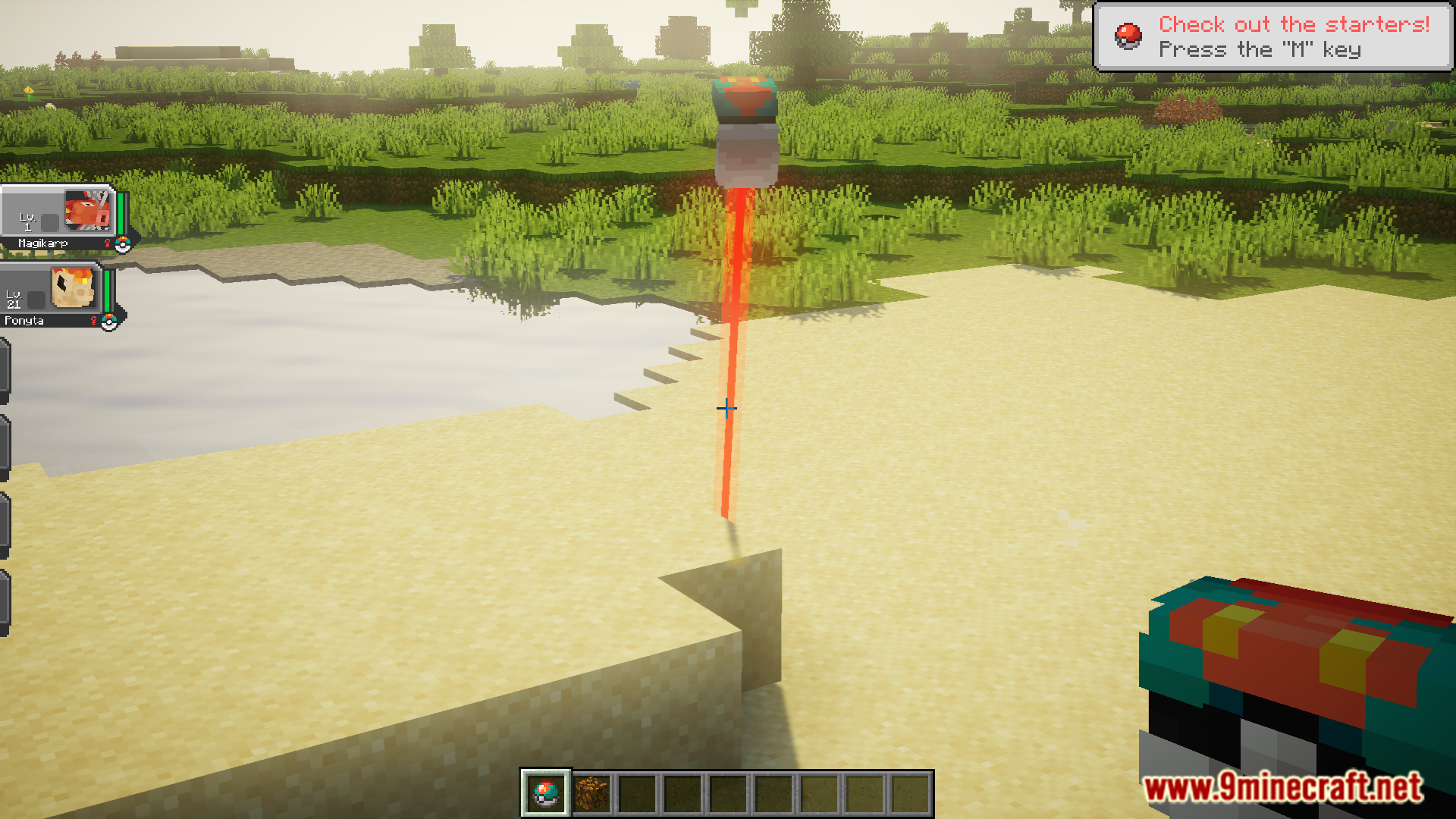Select the Poké Ball hotbar slot

pos(545,793)
